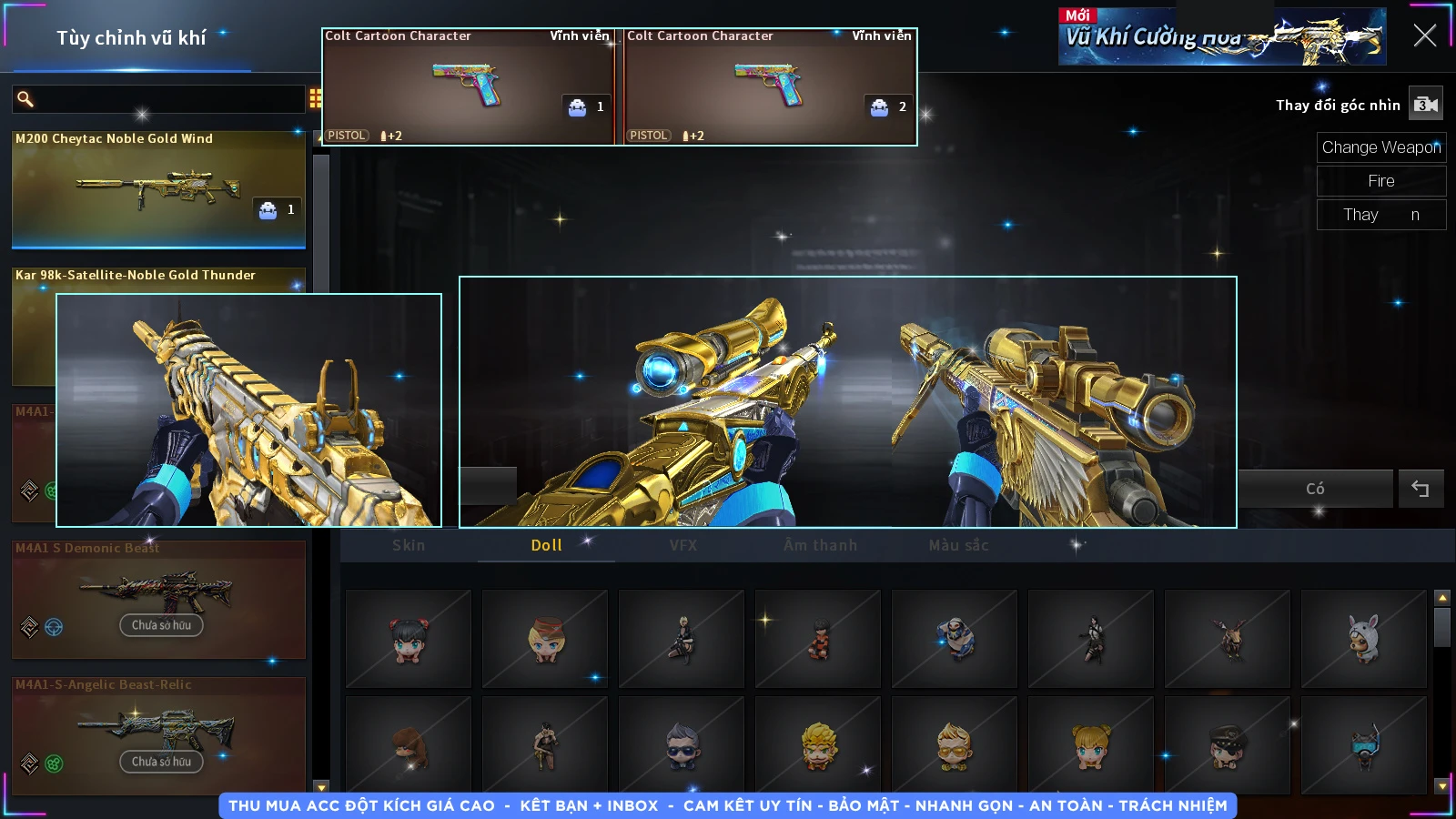This screenshot has height=819, width=1456.
Task: Choose the M4A1-S-Angelic Beast-Relic weapon
Action: coord(158,735)
